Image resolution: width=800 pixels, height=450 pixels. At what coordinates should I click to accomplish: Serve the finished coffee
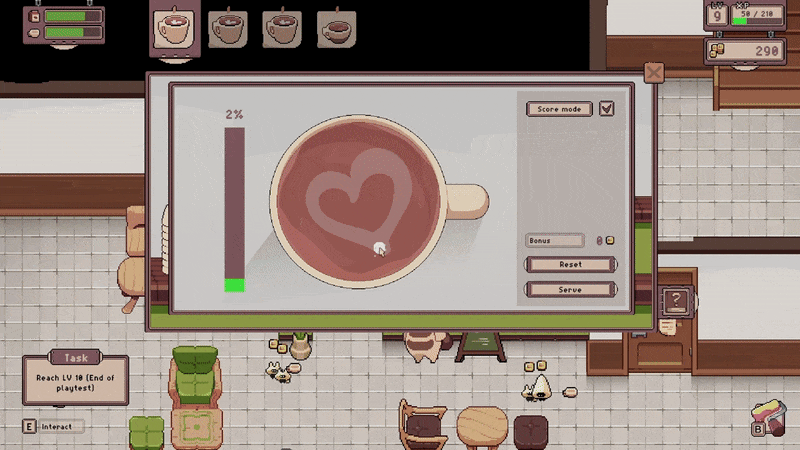[x=570, y=289]
